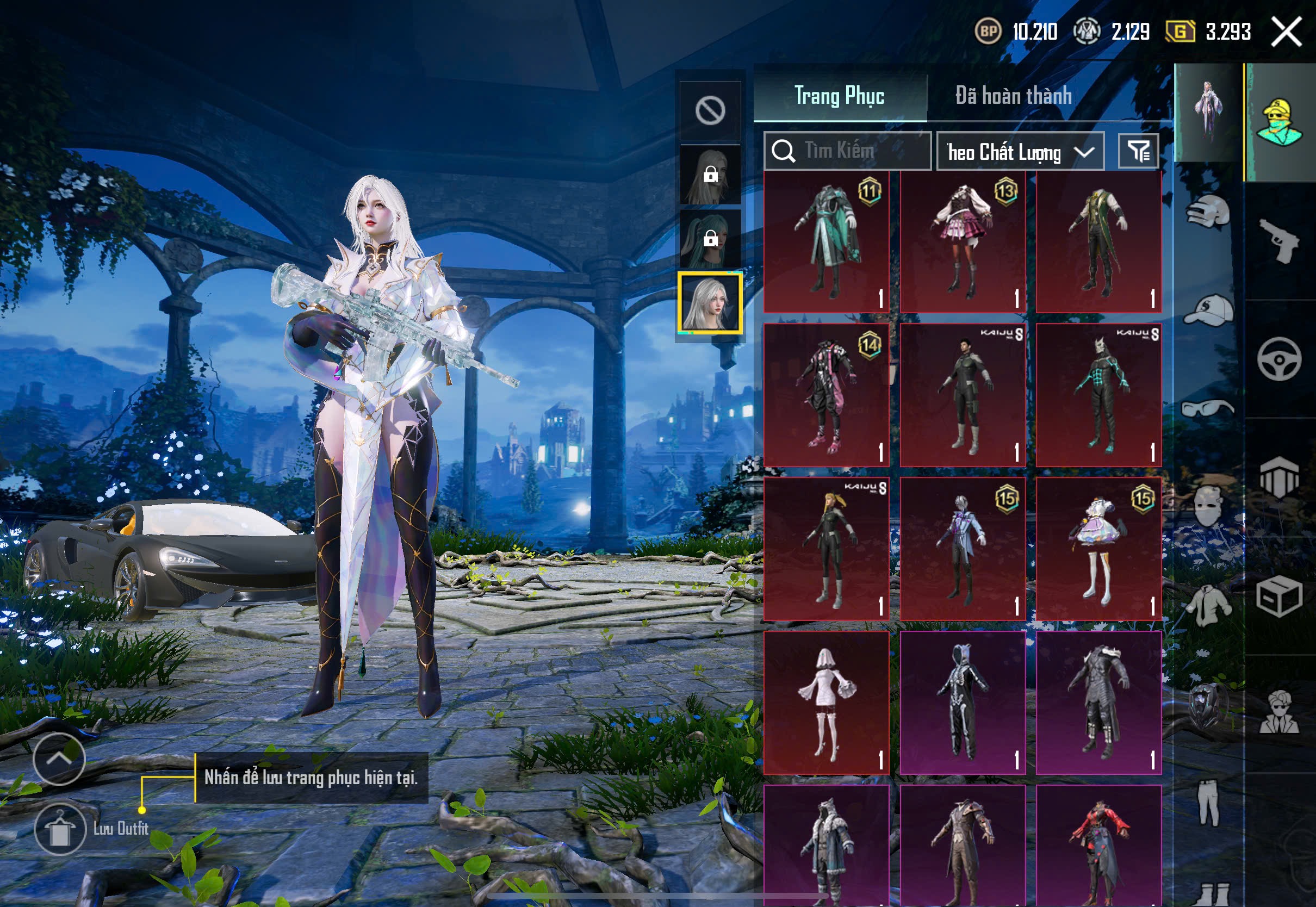1316x907 pixels.
Task: Save outfit with the Lưu Outfit button
Action: pos(60,829)
